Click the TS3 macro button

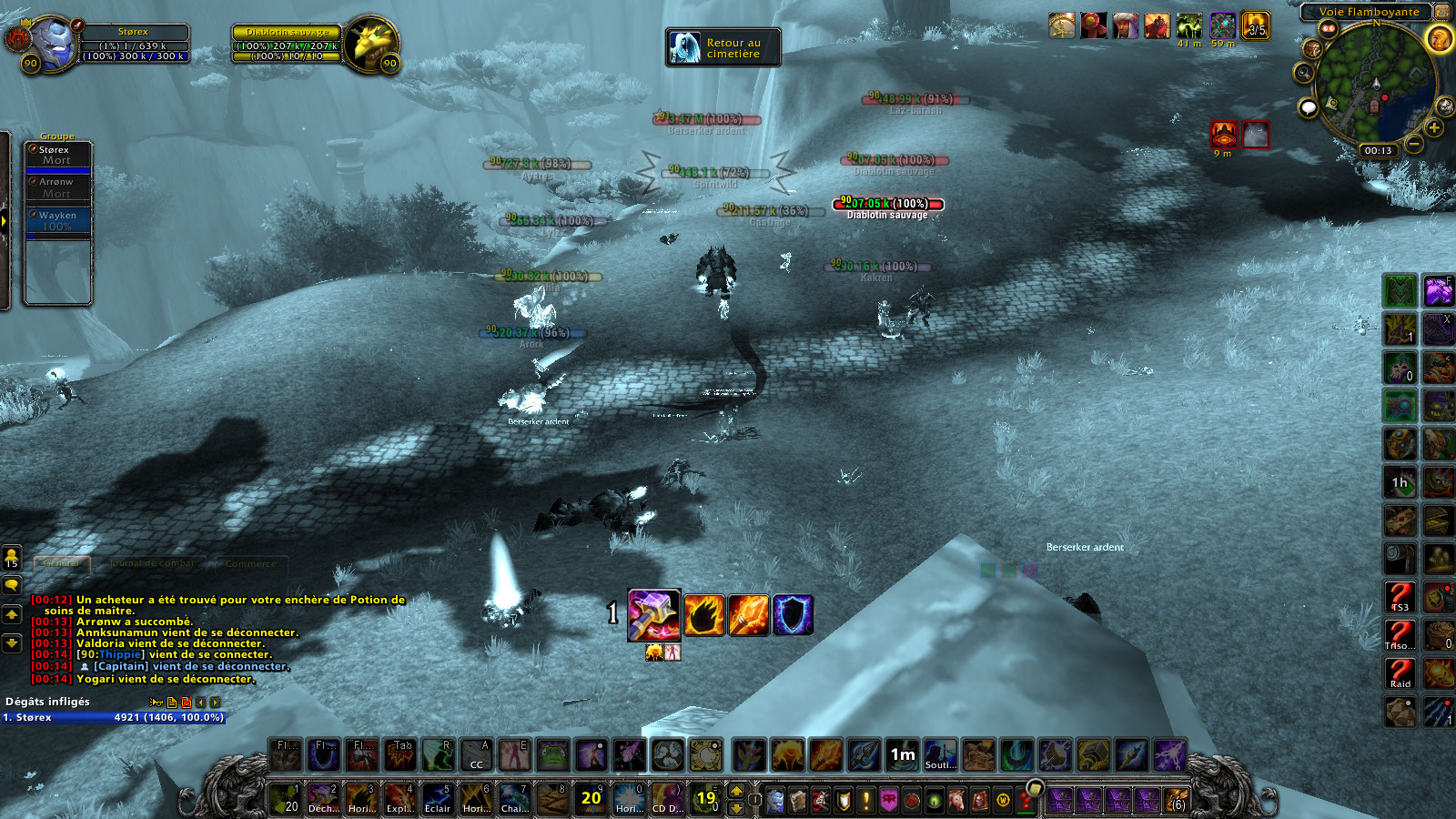tap(1400, 598)
